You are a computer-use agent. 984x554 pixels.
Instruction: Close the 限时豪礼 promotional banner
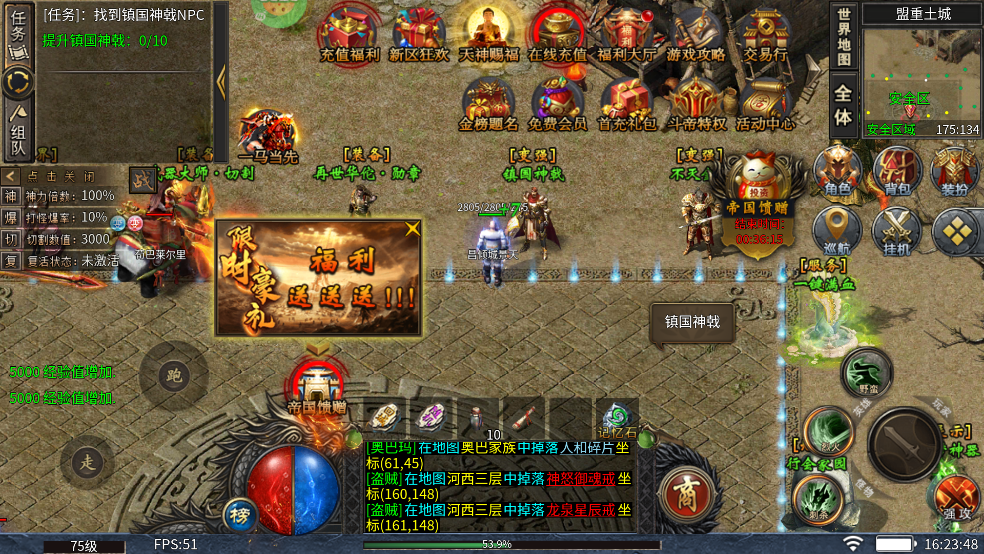pyautogui.click(x=412, y=229)
